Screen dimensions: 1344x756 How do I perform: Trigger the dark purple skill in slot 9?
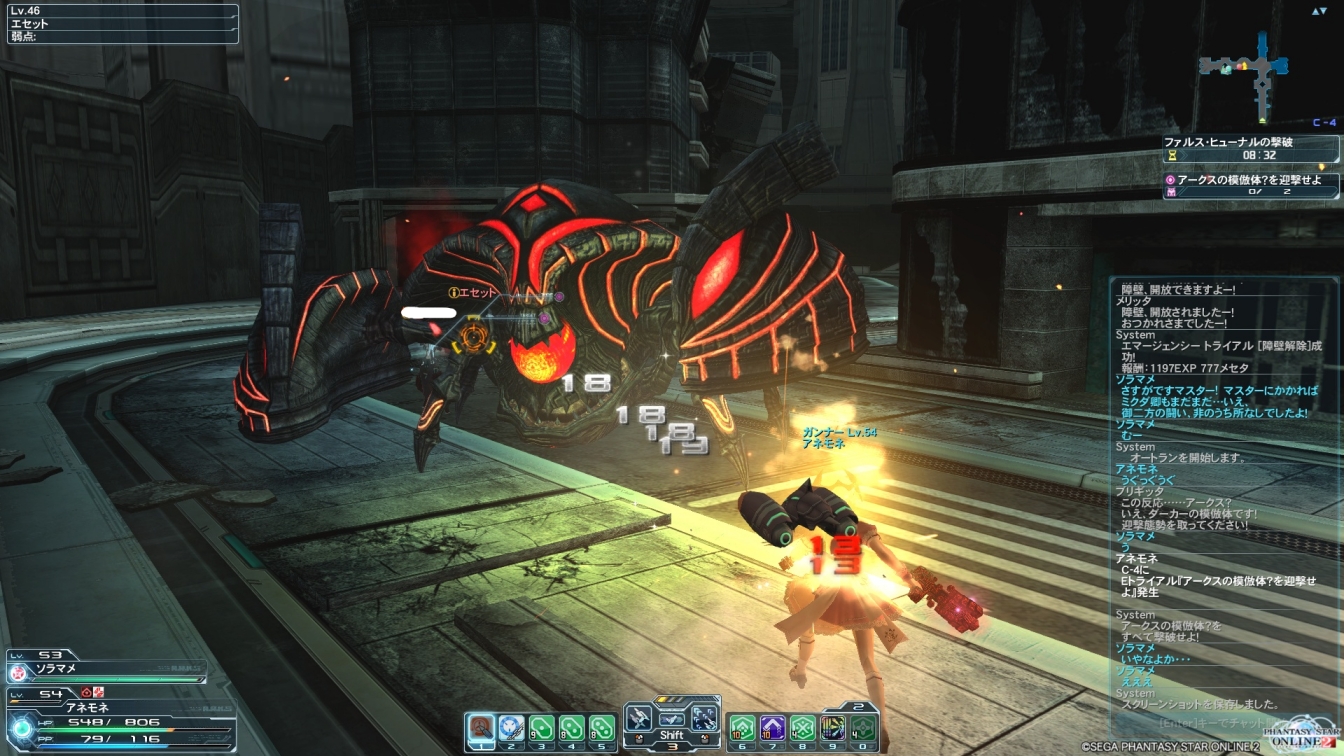click(832, 727)
